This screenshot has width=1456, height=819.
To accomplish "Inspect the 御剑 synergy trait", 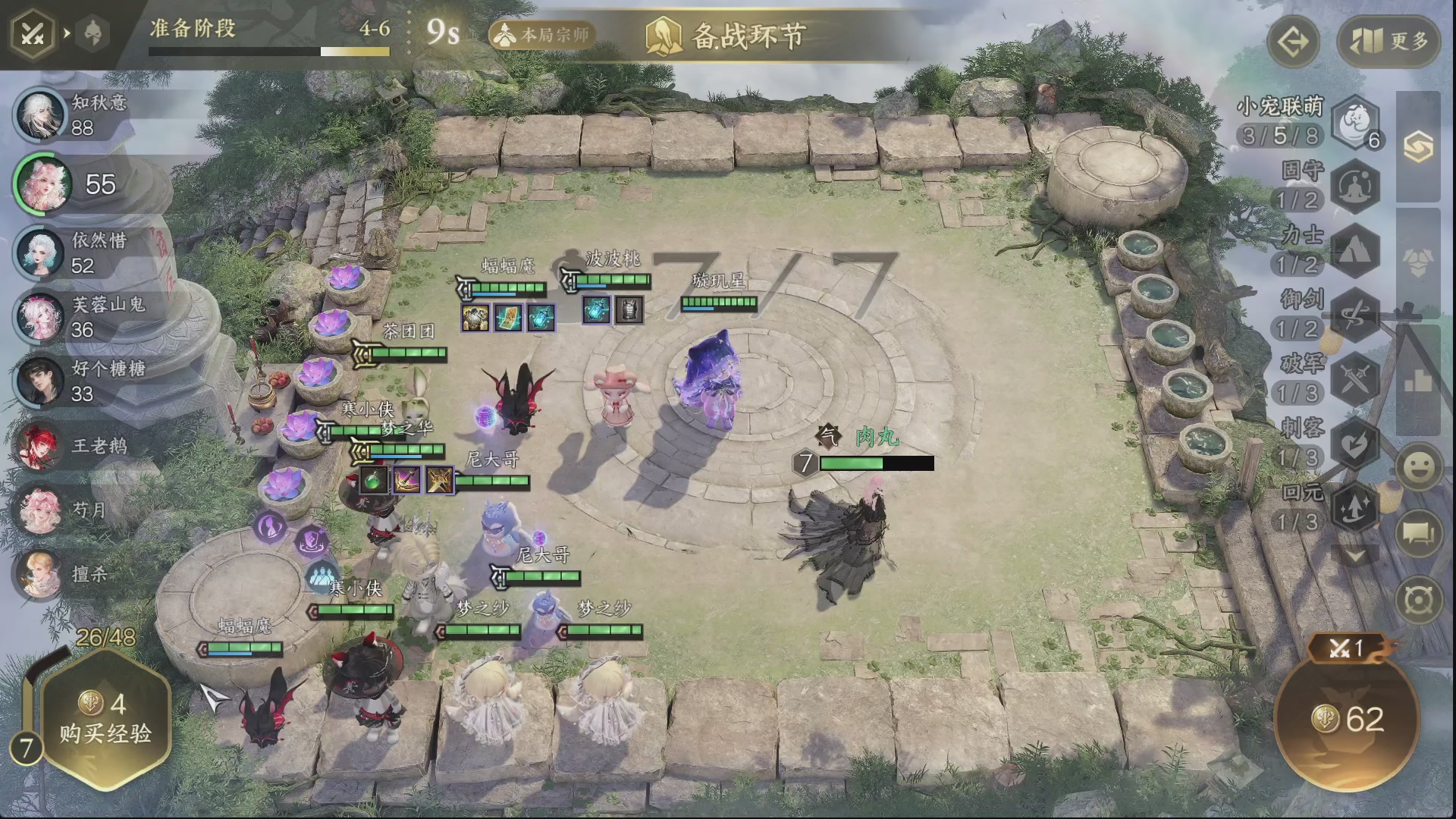I will click(1356, 315).
